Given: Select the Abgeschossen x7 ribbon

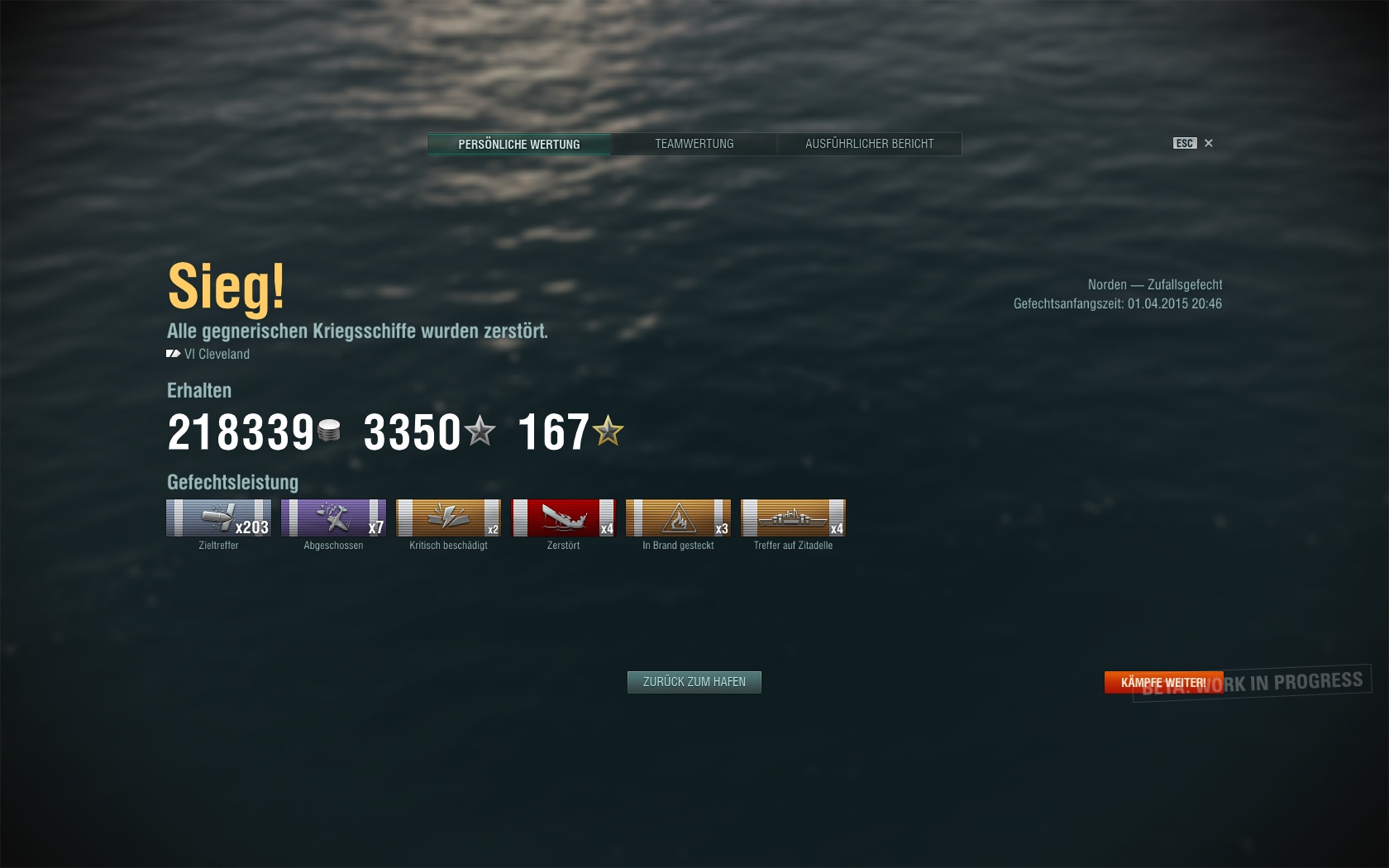Looking at the screenshot, I should [333, 518].
